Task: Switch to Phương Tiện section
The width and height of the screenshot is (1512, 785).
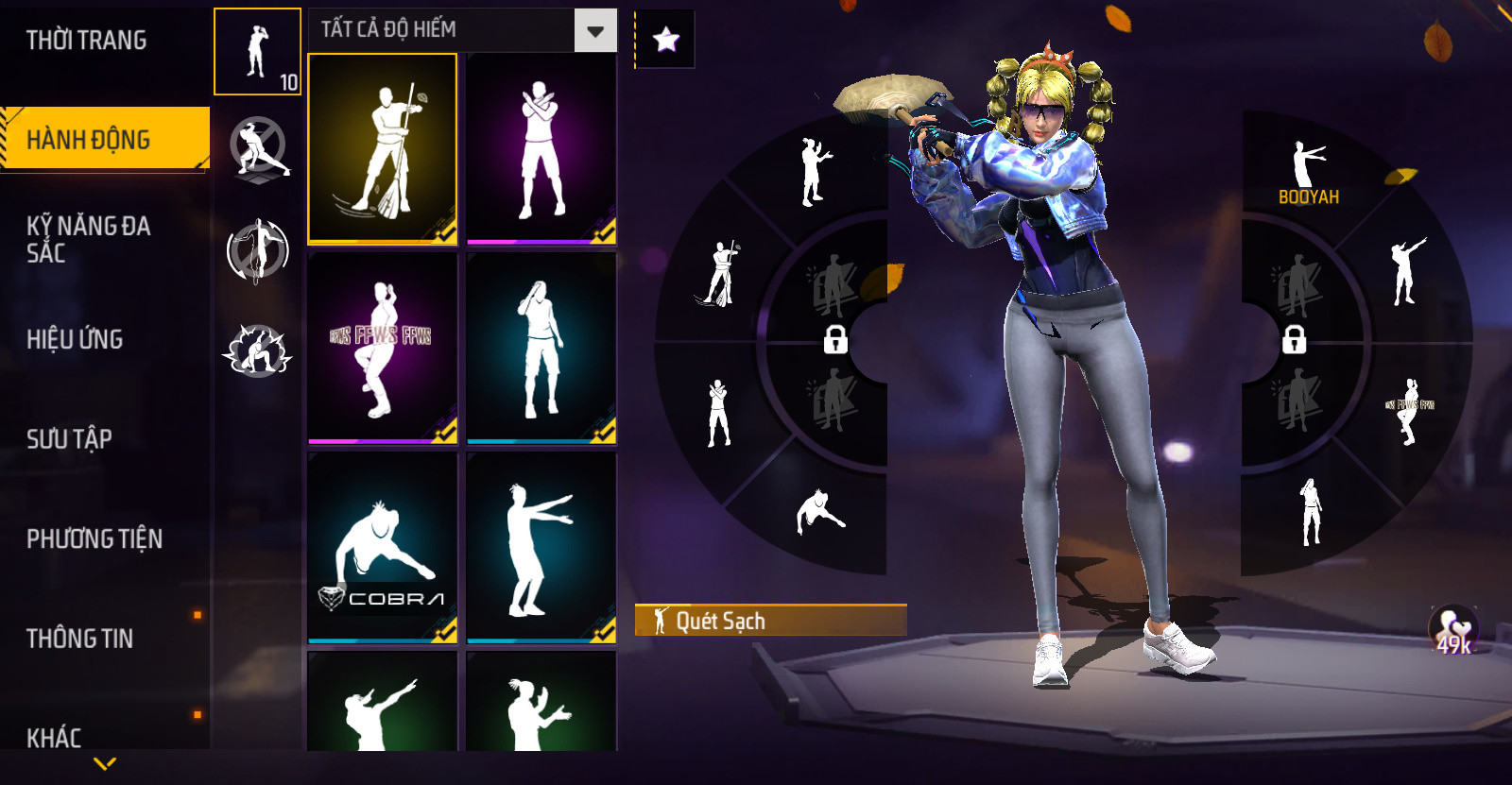Action: point(94,538)
